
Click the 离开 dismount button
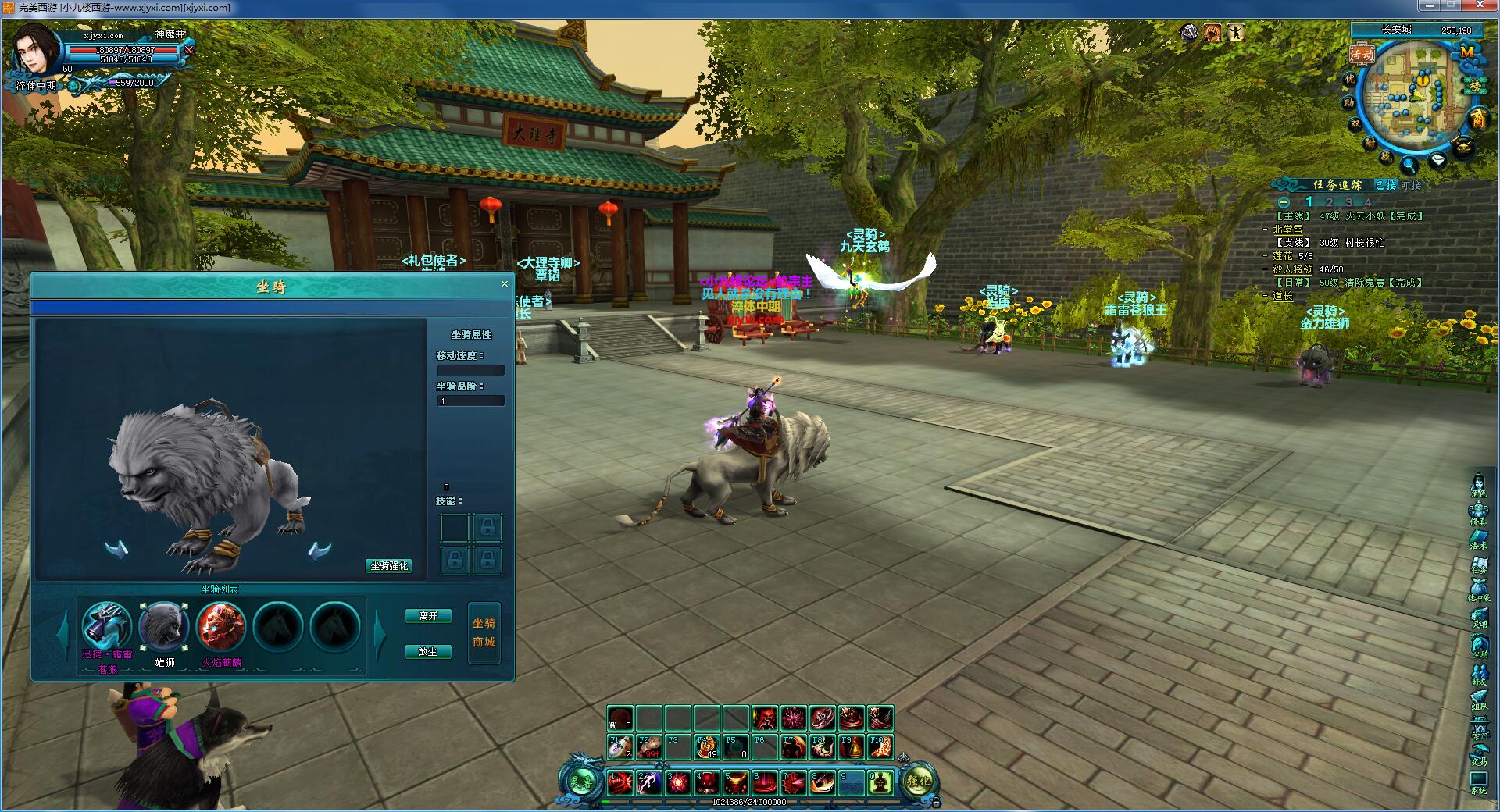(x=428, y=616)
